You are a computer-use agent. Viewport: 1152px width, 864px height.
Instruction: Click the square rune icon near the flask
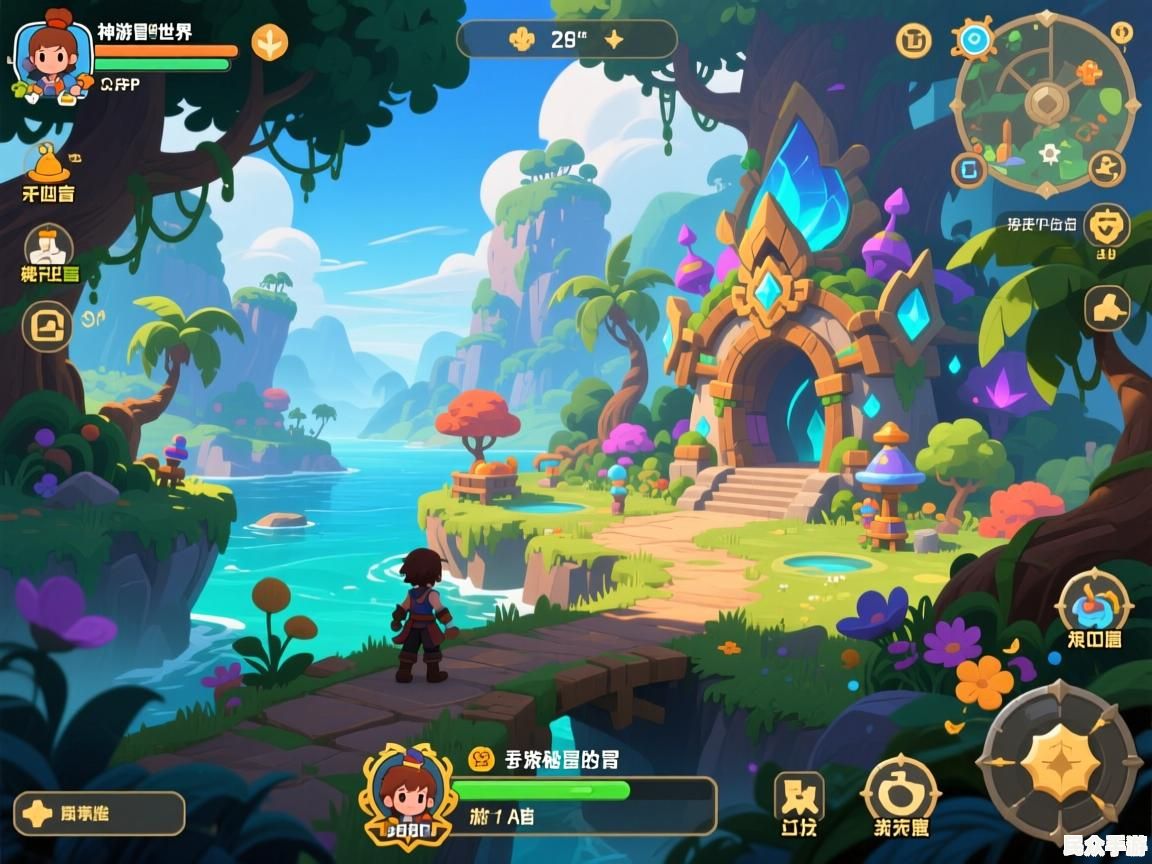[800, 796]
